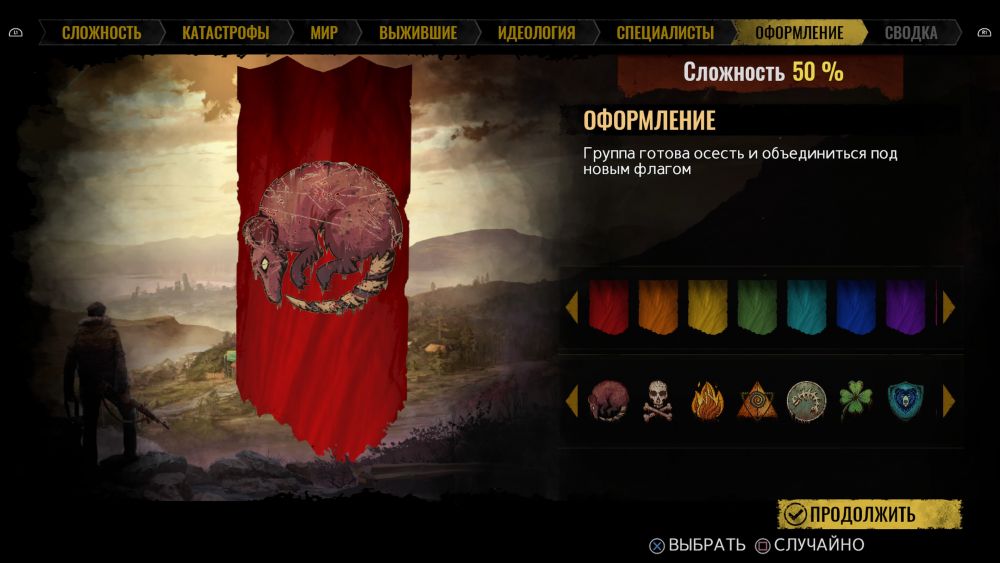Go to the МИР tab
The image size is (1000, 563).
[x=324, y=33]
